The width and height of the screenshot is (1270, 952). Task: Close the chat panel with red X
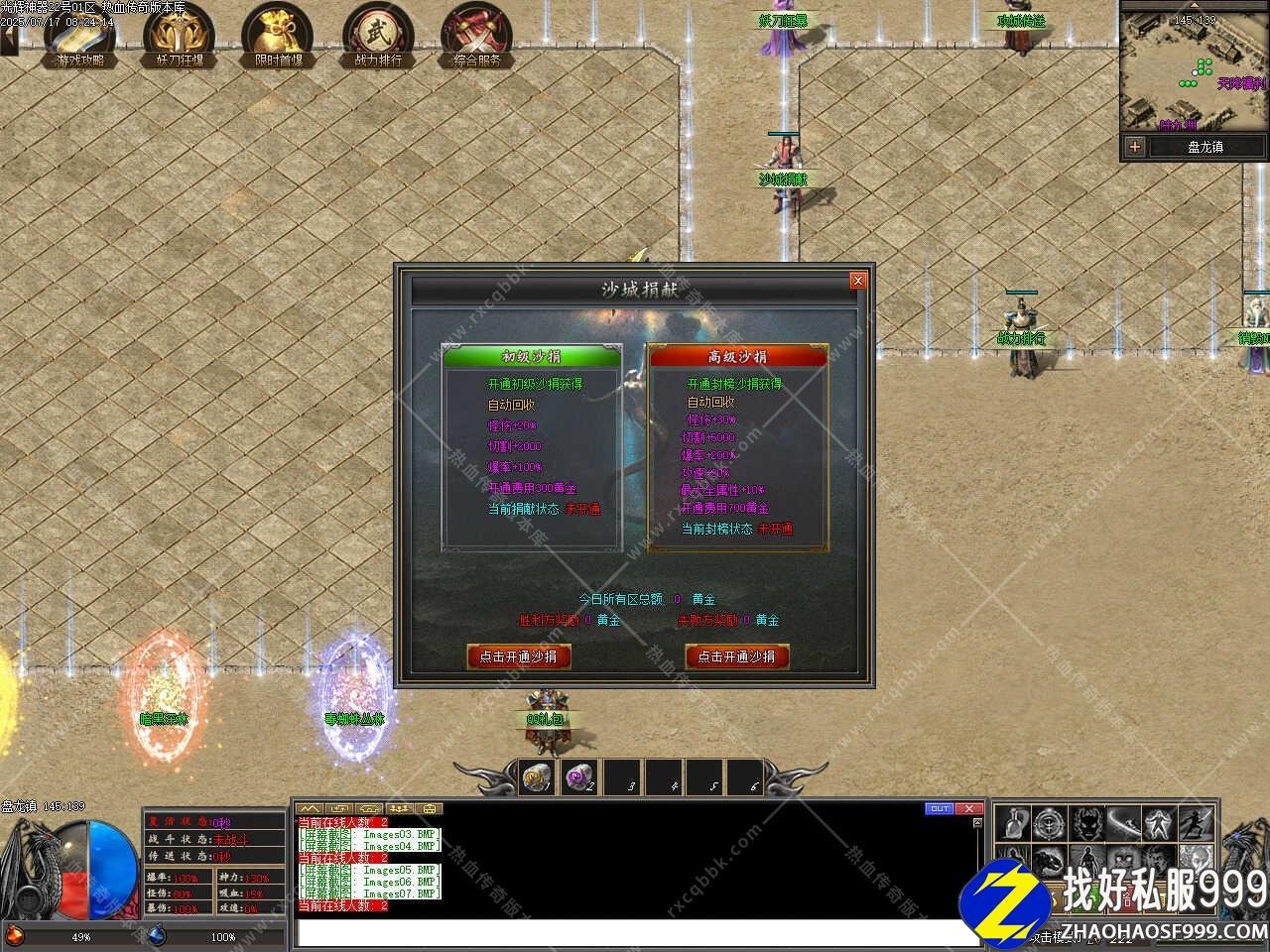pos(968,809)
